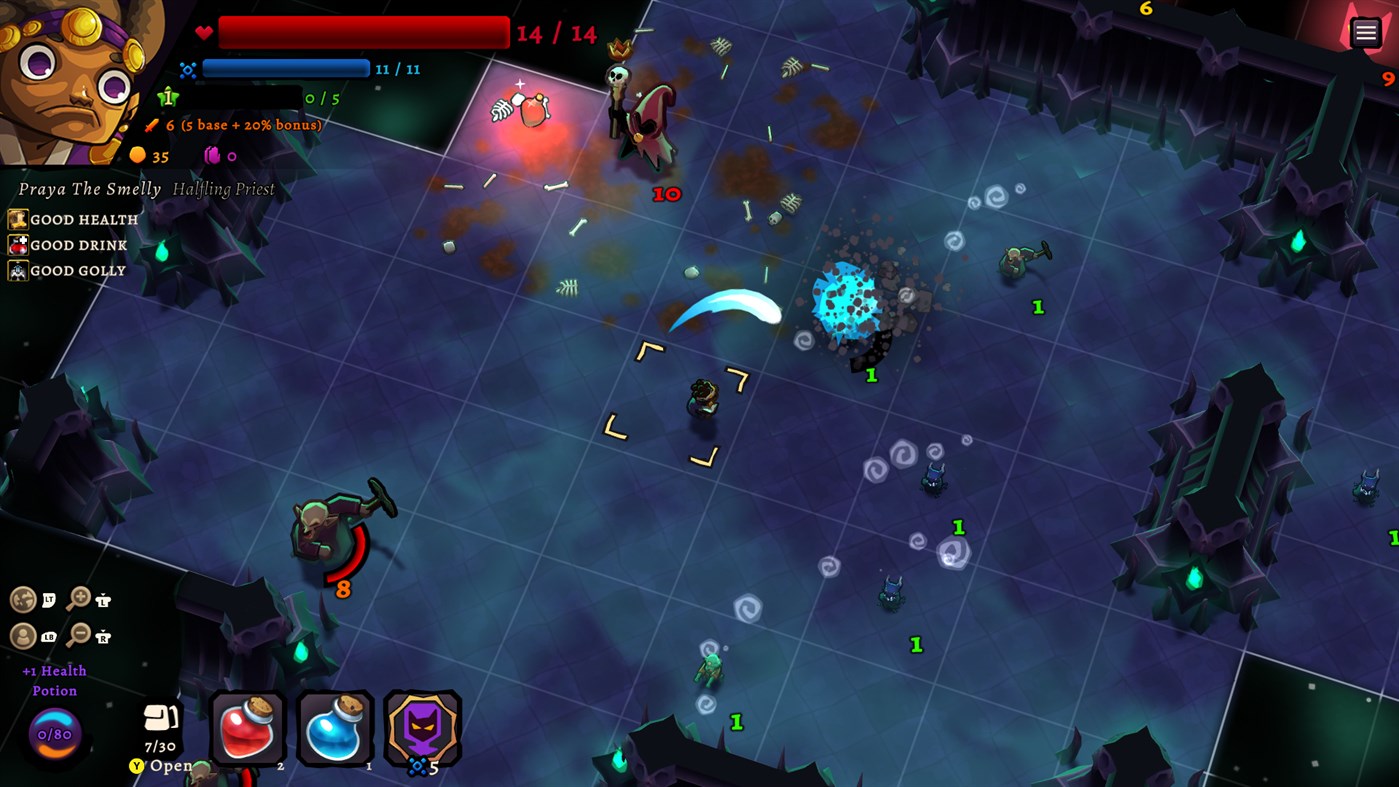Select the red health potion in the hotbar
Viewport: 1399px width, 787px height.
pos(246,728)
